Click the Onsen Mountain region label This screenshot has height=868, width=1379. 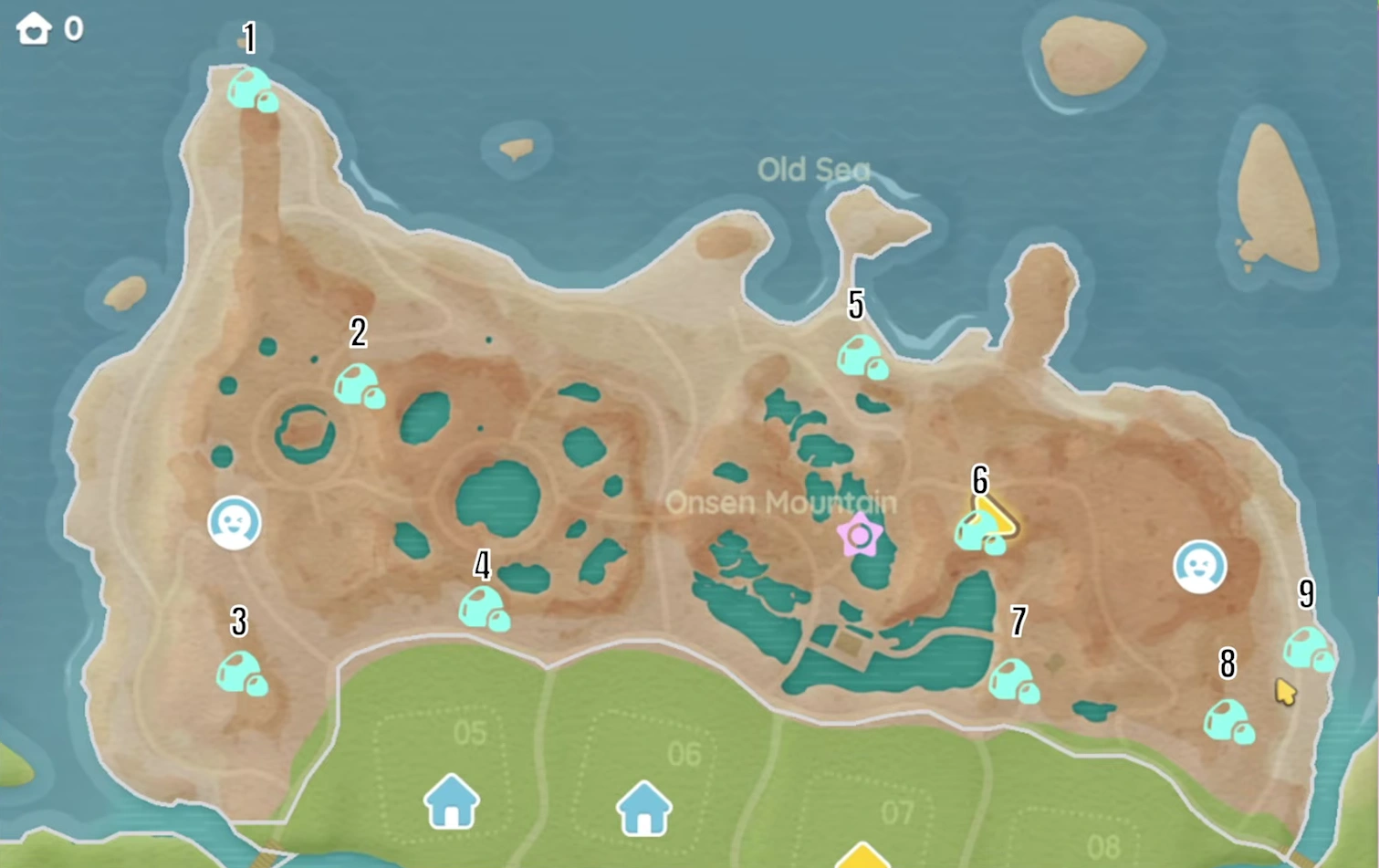point(780,502)
